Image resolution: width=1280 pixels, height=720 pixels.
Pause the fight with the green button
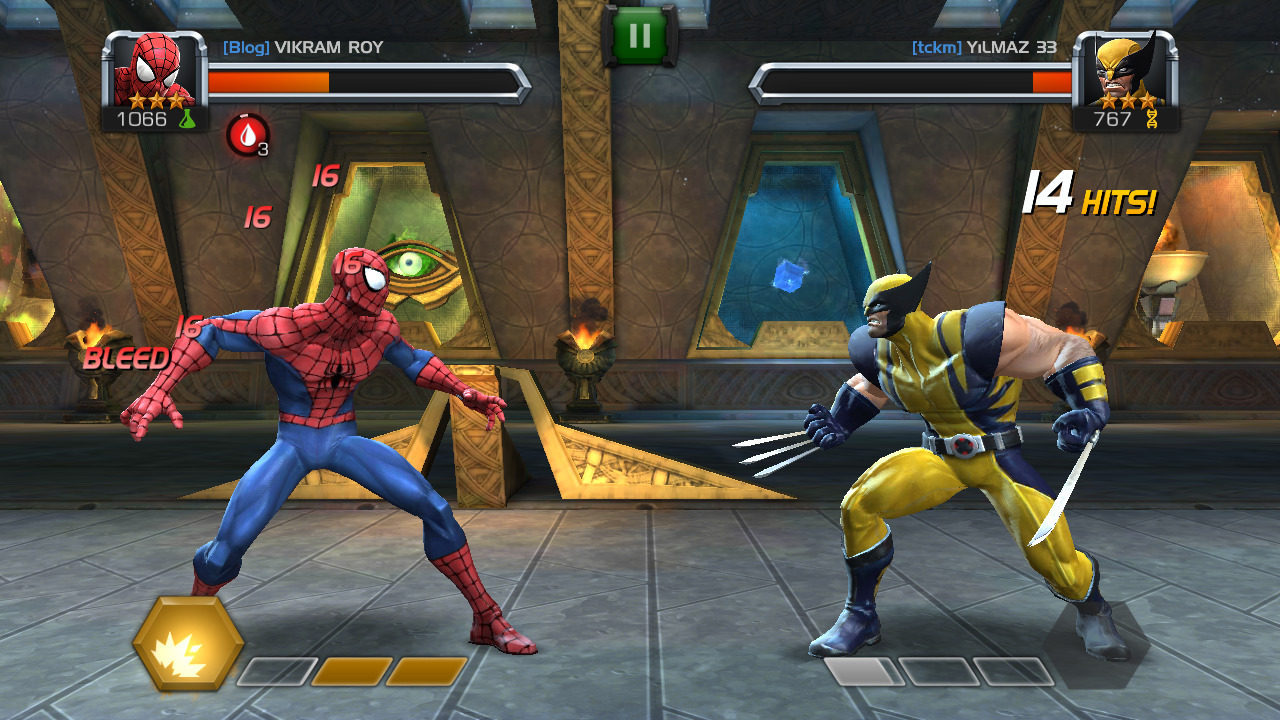639,37
